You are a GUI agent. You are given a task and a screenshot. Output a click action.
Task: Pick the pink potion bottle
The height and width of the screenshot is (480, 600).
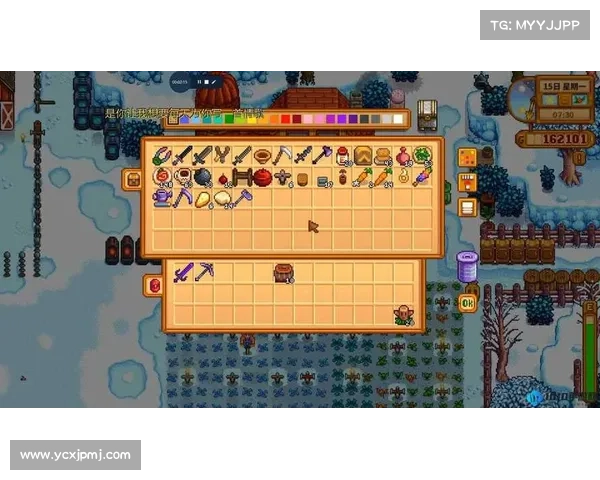click(402, 155)
